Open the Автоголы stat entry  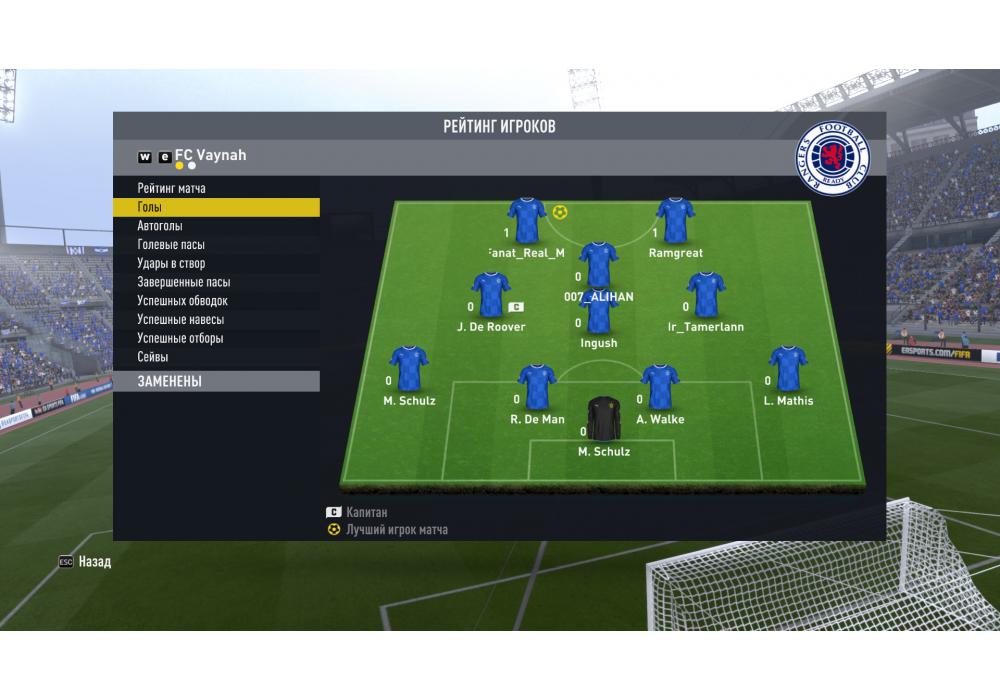pos(160,226)
